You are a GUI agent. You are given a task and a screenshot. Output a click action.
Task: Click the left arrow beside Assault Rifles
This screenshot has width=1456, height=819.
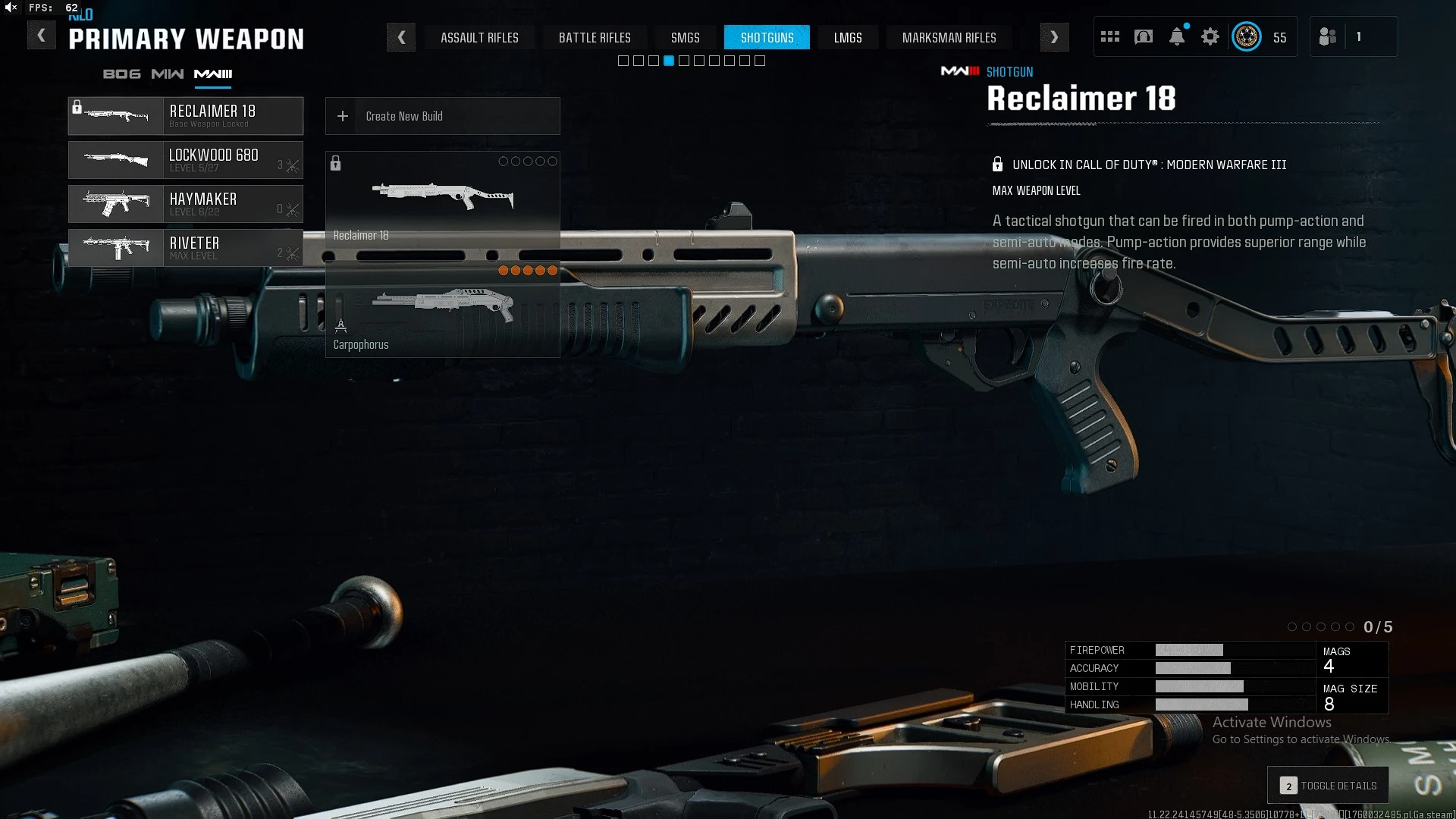tap(401, 37)
